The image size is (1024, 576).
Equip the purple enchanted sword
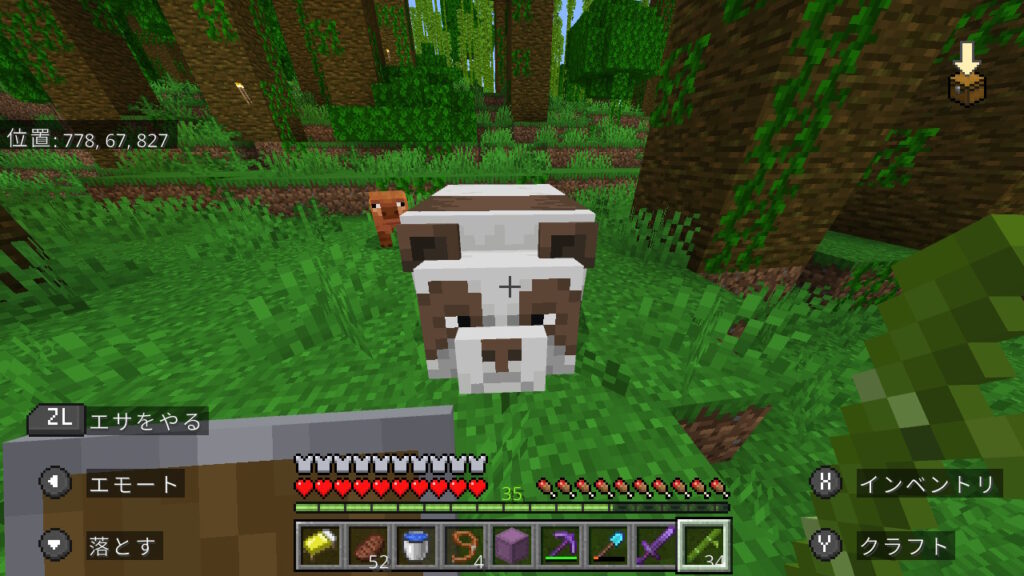pos(656,546)
